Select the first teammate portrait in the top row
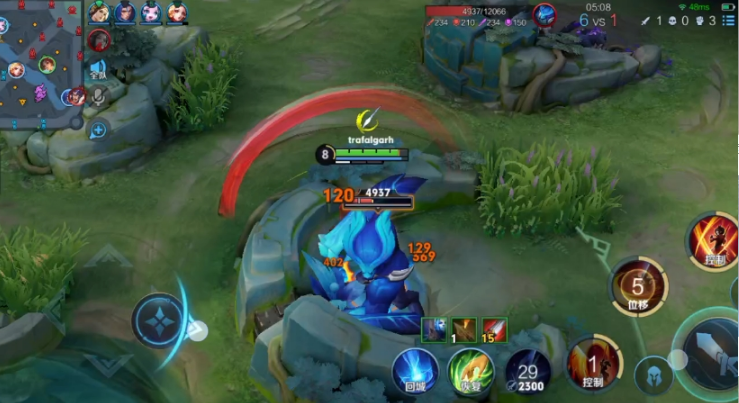Image resolution: width=739 pixels, height=403 pixels. [99, 13]
